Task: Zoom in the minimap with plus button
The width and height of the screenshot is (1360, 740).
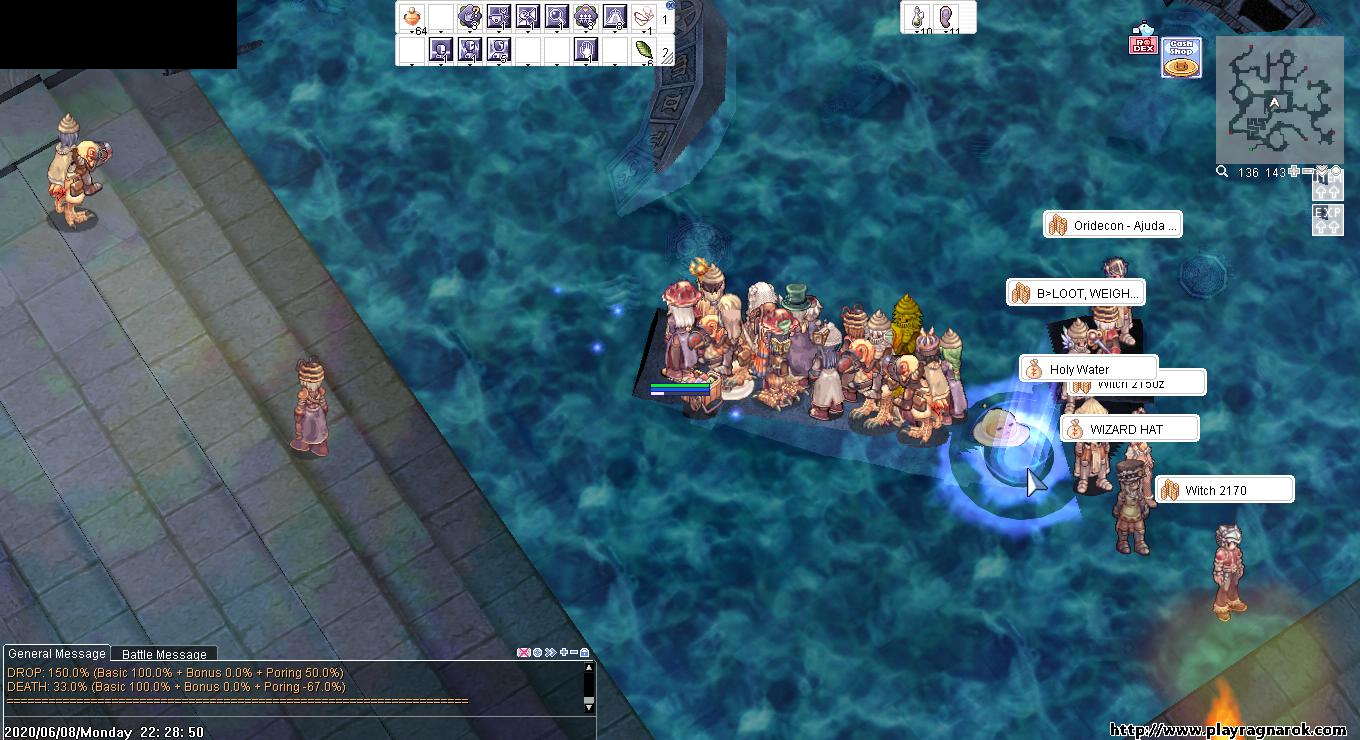Action: 1294,172
